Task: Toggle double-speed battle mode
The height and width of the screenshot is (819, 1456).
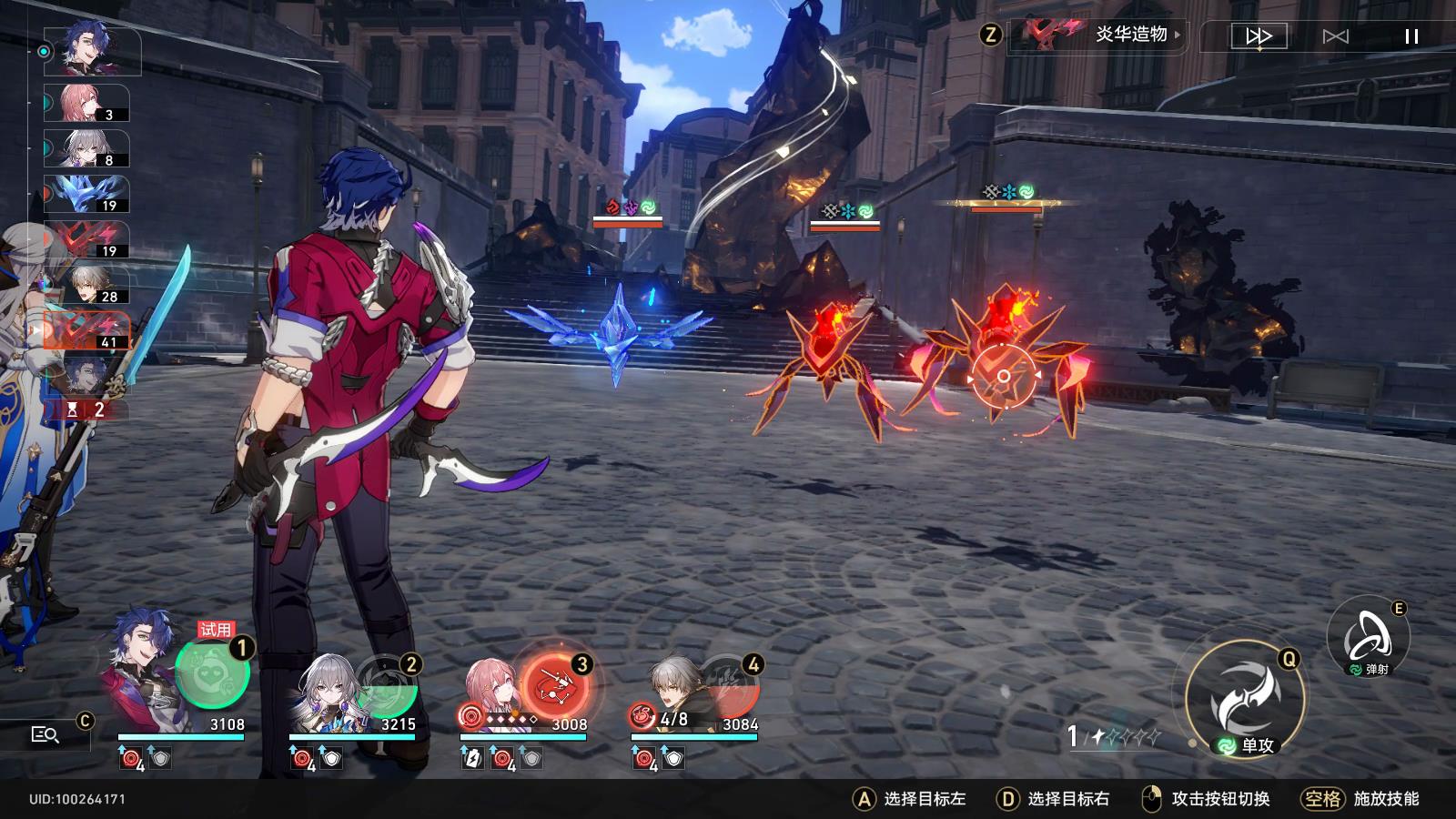Action: [1259, 36]
